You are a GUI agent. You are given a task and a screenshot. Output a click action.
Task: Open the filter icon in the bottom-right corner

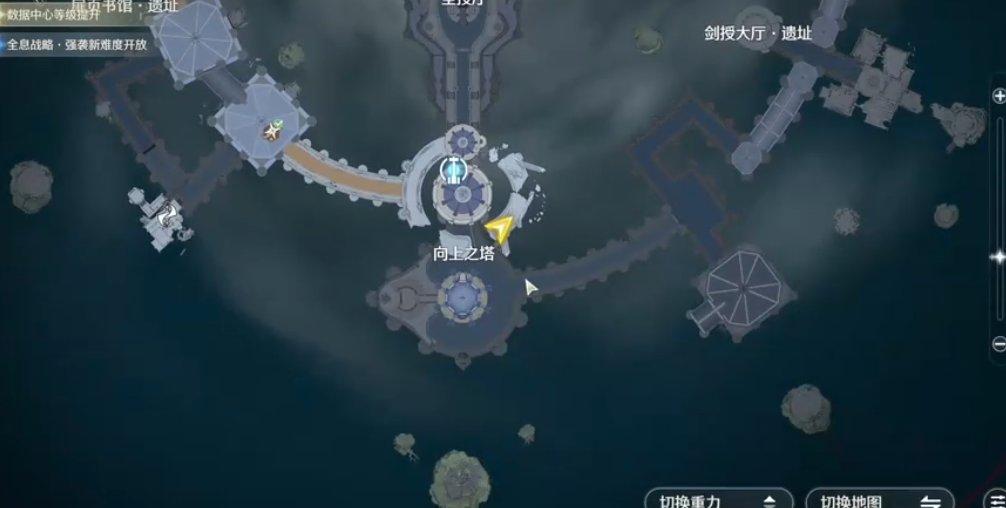[x=996, y=500]
